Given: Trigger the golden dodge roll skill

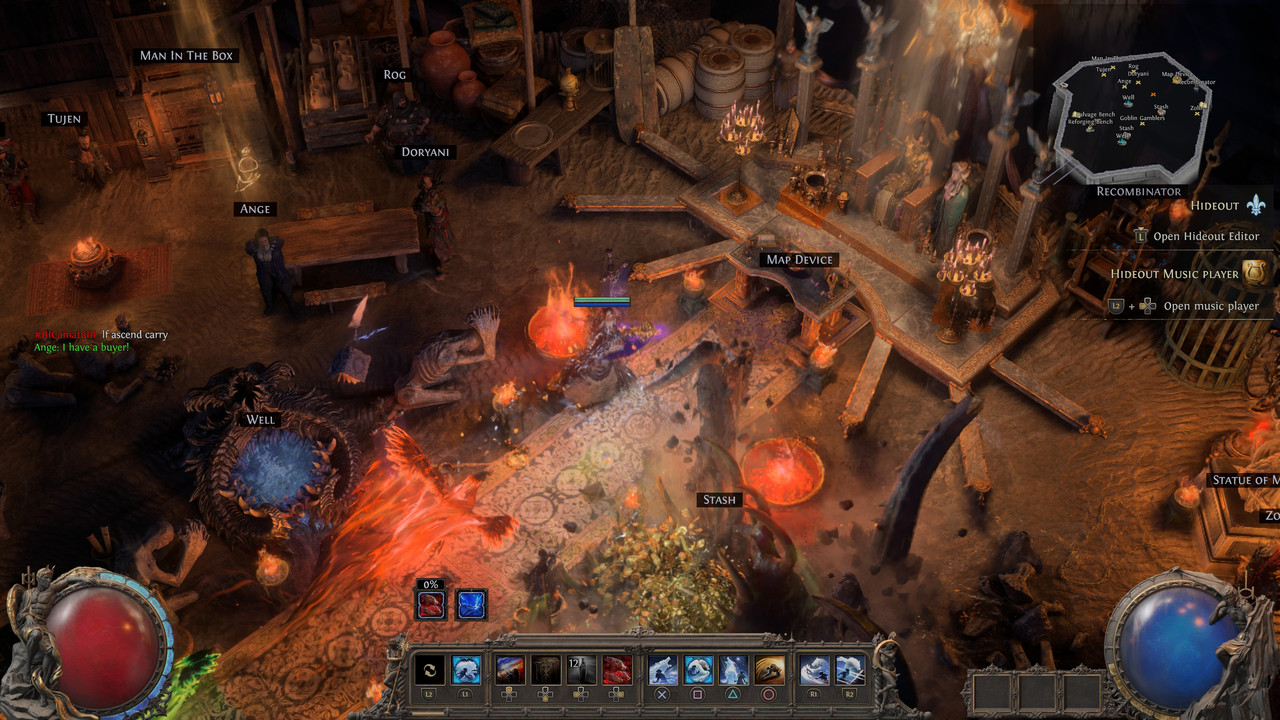Looking at the screenshot, I should pos(769,670).
